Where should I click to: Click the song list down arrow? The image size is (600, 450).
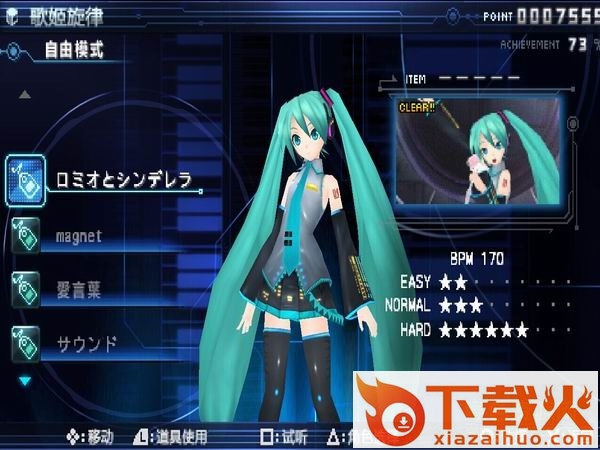(25, 380)
